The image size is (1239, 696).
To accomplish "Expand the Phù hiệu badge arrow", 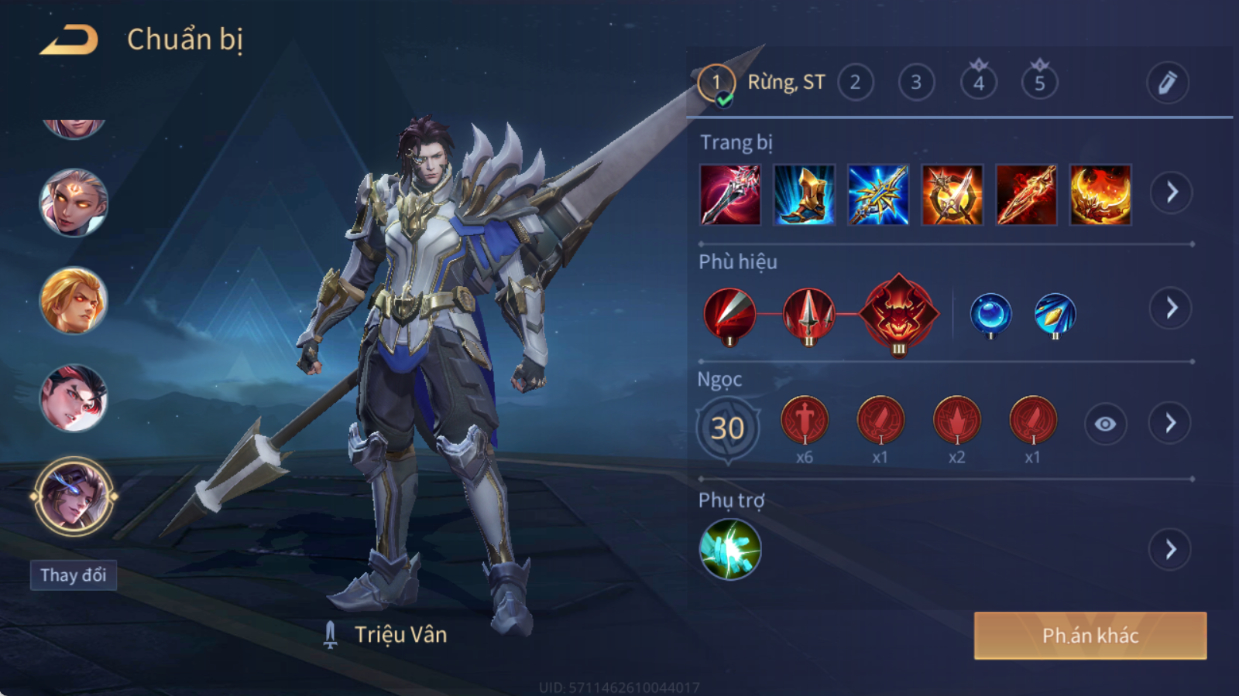I will [1171, 308].
